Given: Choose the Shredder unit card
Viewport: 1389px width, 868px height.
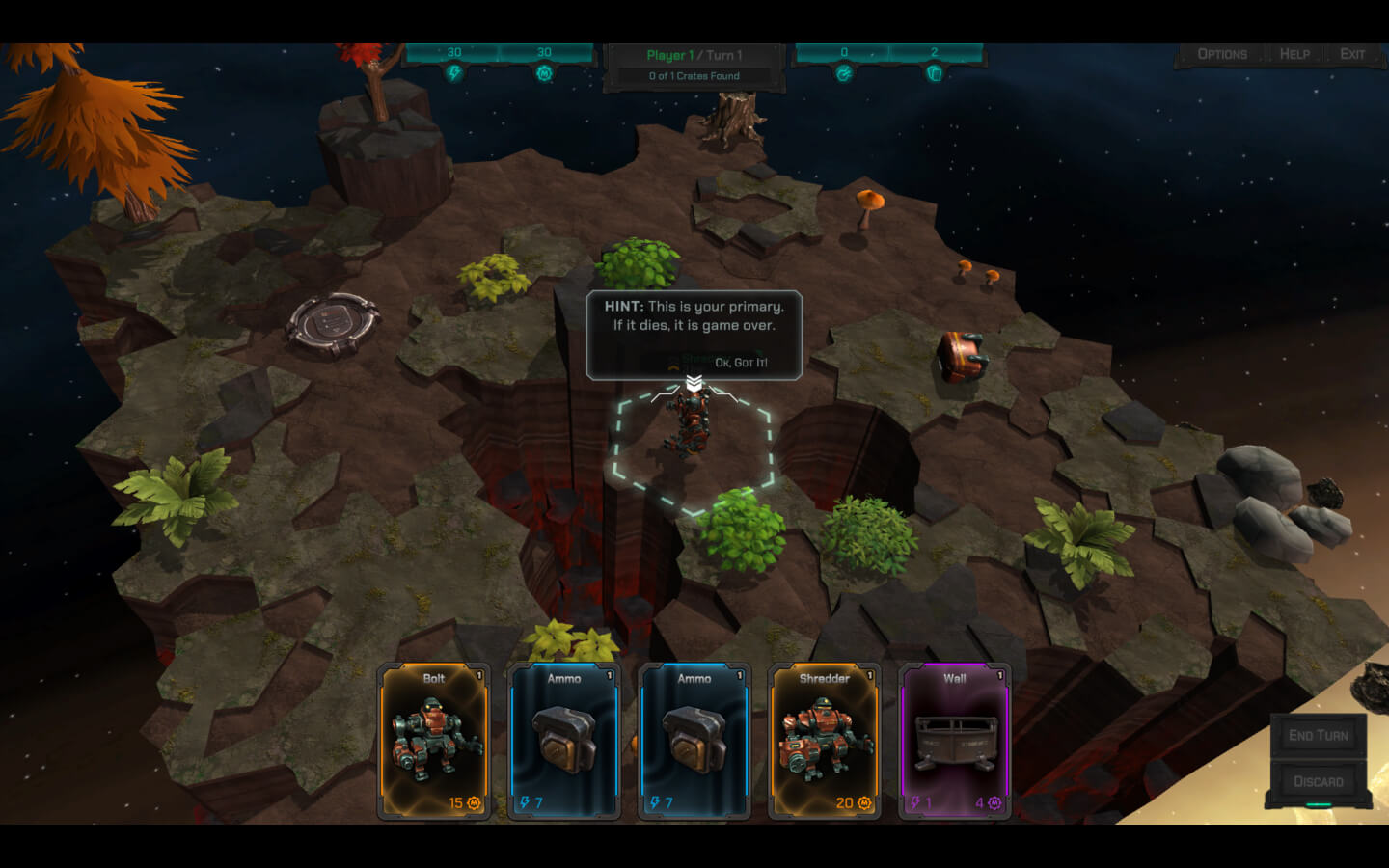Looking at the screenshot, I should 825,741.
